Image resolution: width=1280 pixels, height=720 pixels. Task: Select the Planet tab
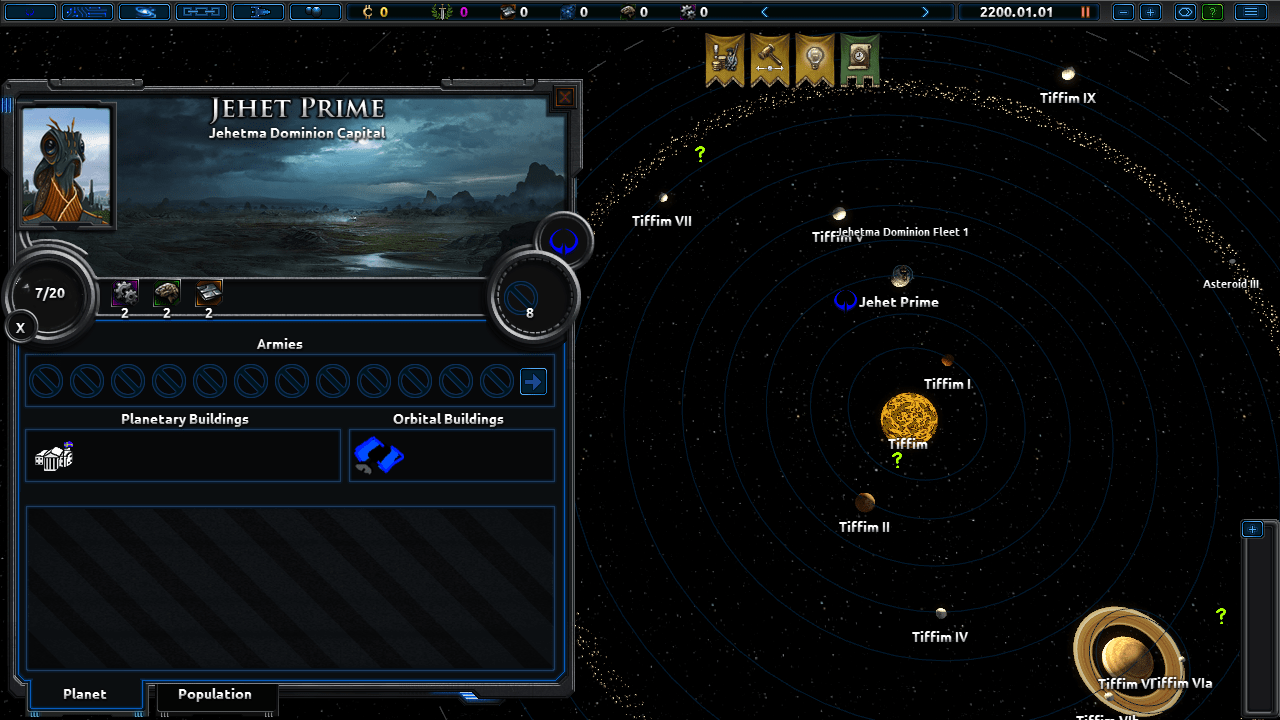pyautogui.click(x=85, y=693)
